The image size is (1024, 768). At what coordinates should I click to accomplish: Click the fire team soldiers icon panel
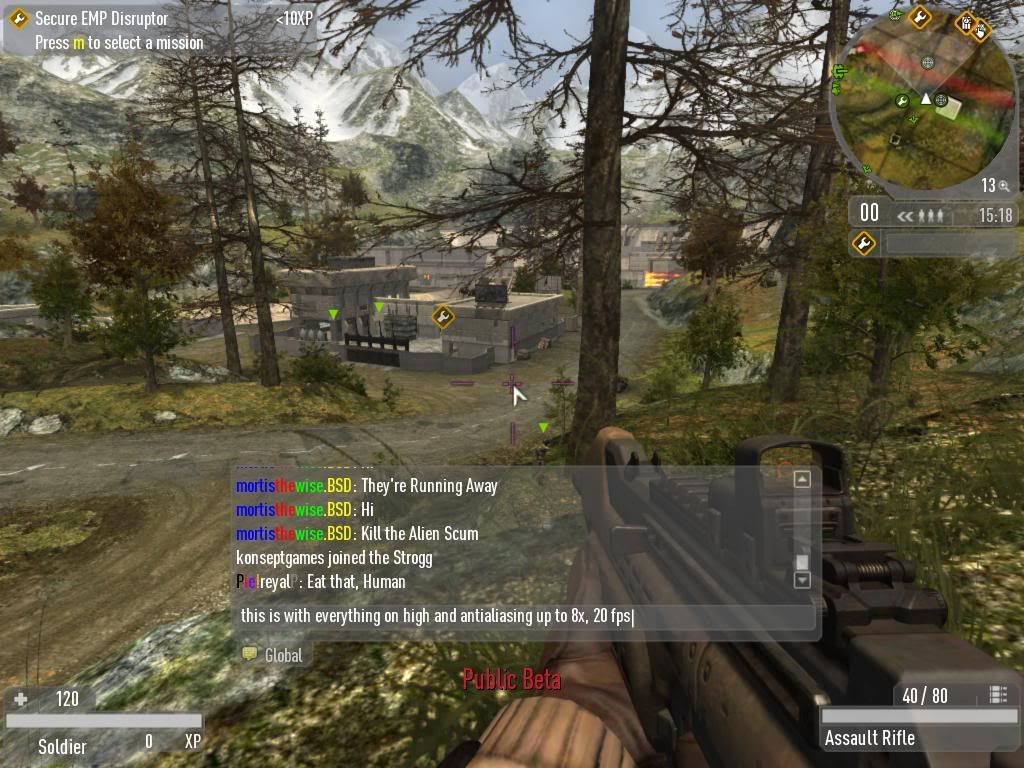pyautogui.click(x=921, y=214)
